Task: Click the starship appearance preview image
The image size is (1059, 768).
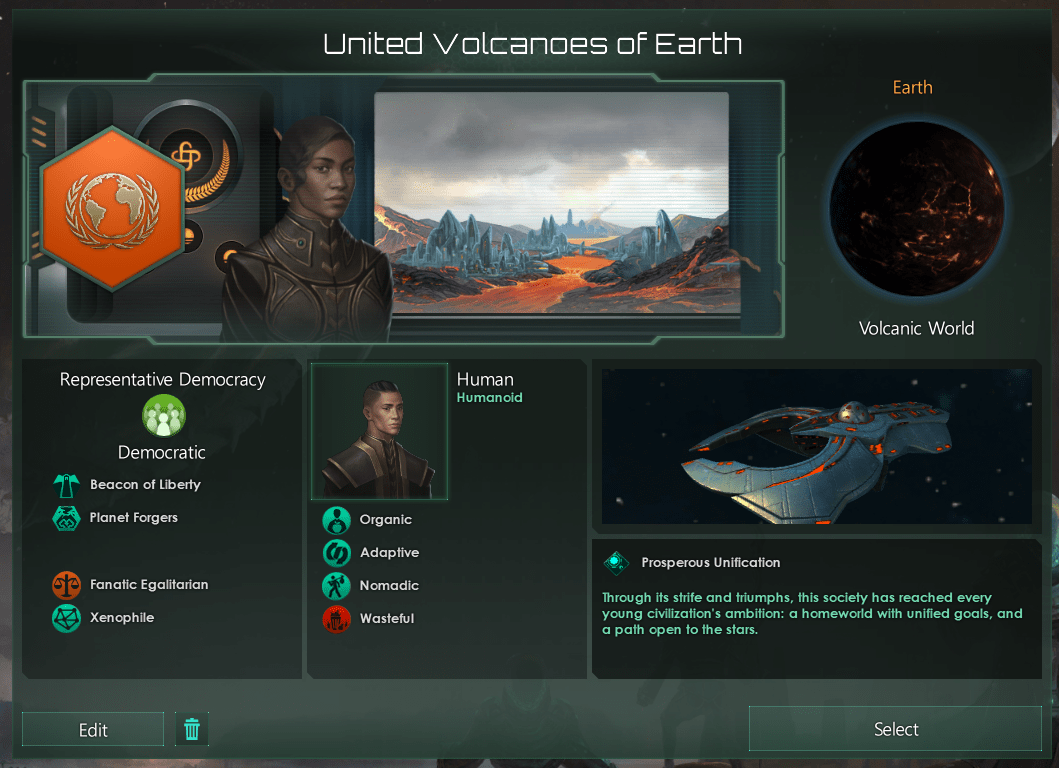Action: pyautogui.click(x=816, y=445)
